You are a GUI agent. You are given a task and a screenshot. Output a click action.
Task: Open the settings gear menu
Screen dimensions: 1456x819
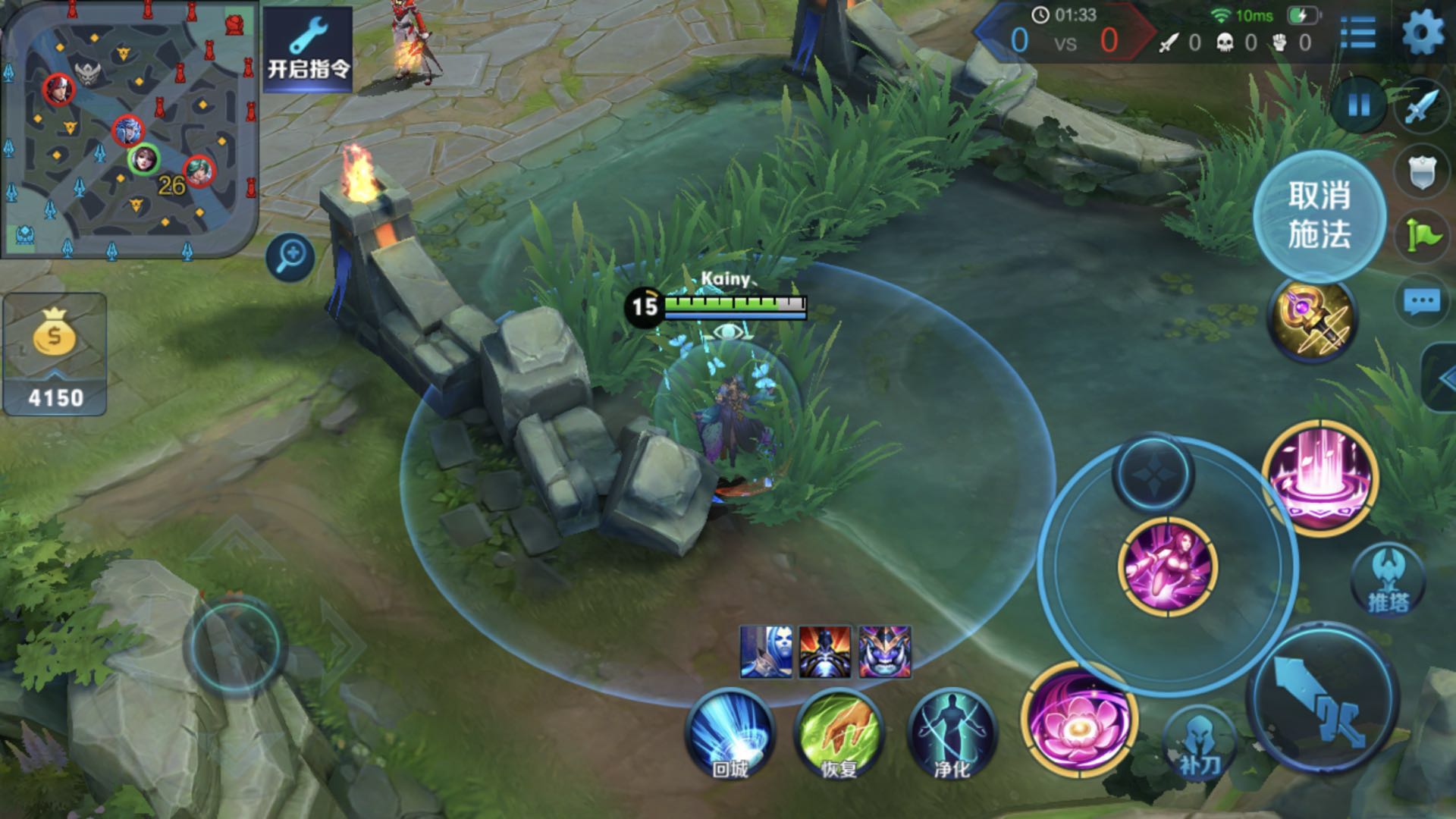click(1423, 33)
